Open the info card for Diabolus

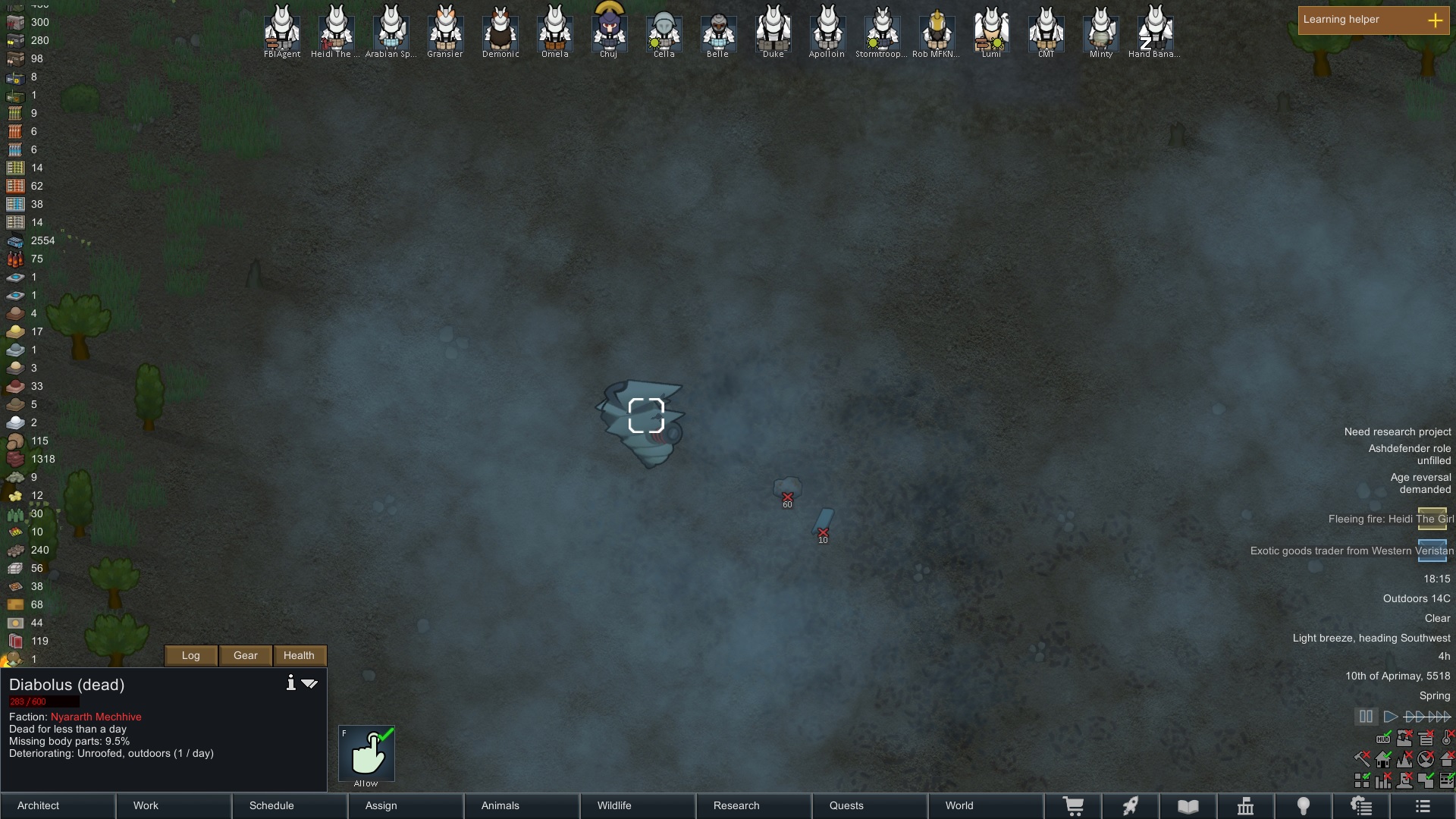290,683
